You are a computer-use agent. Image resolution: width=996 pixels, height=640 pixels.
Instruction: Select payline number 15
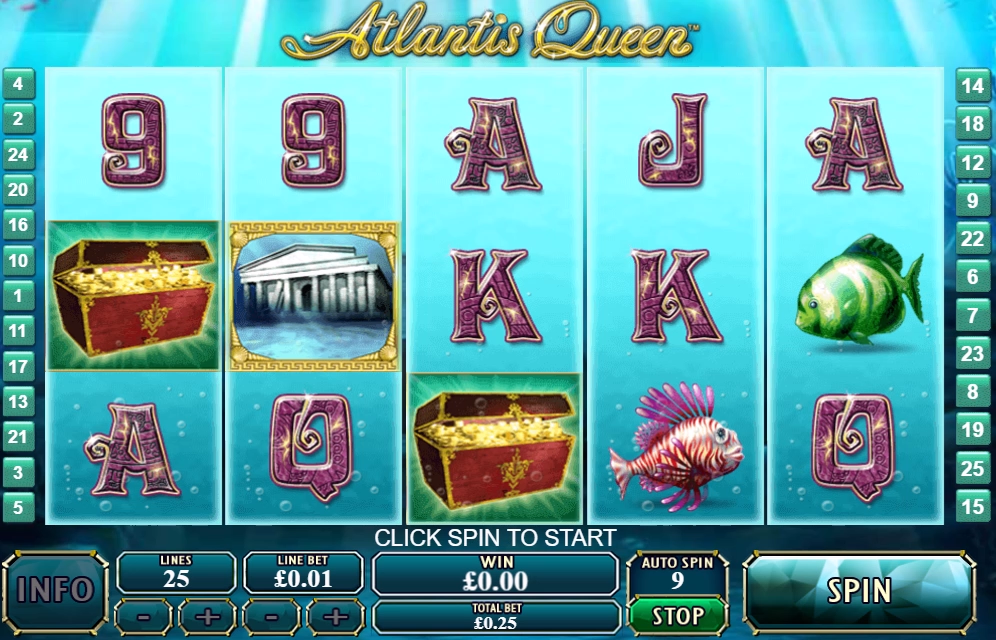point(973,506)
